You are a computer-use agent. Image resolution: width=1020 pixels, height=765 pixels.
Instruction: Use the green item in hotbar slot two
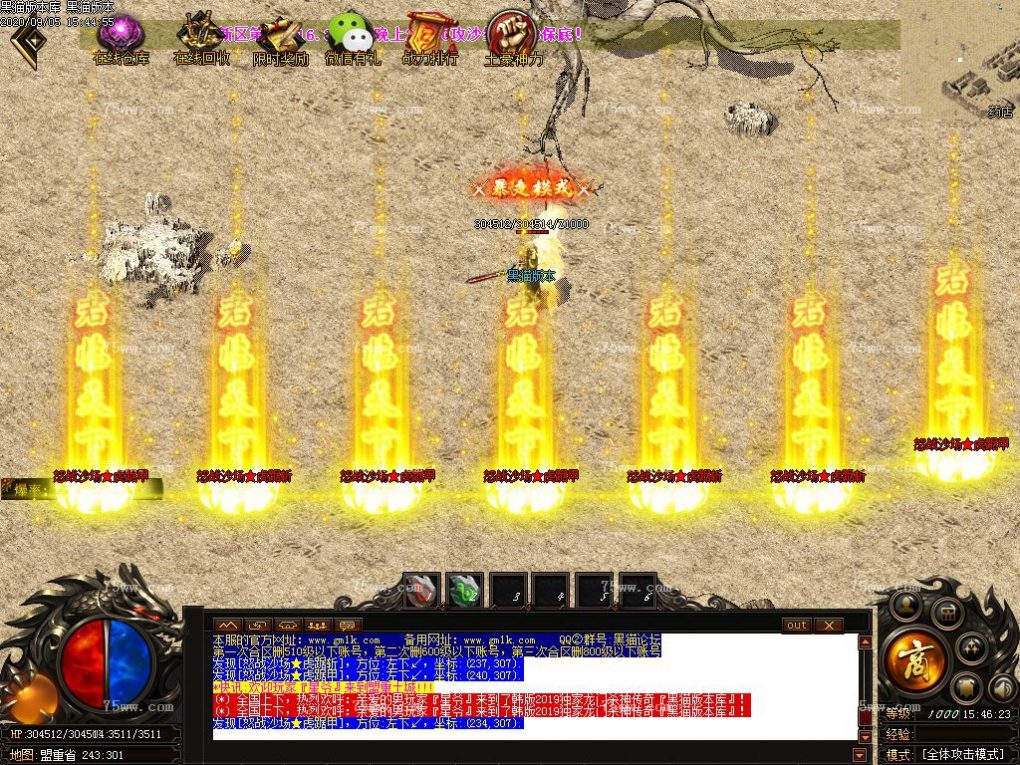(x=465, y=590)
